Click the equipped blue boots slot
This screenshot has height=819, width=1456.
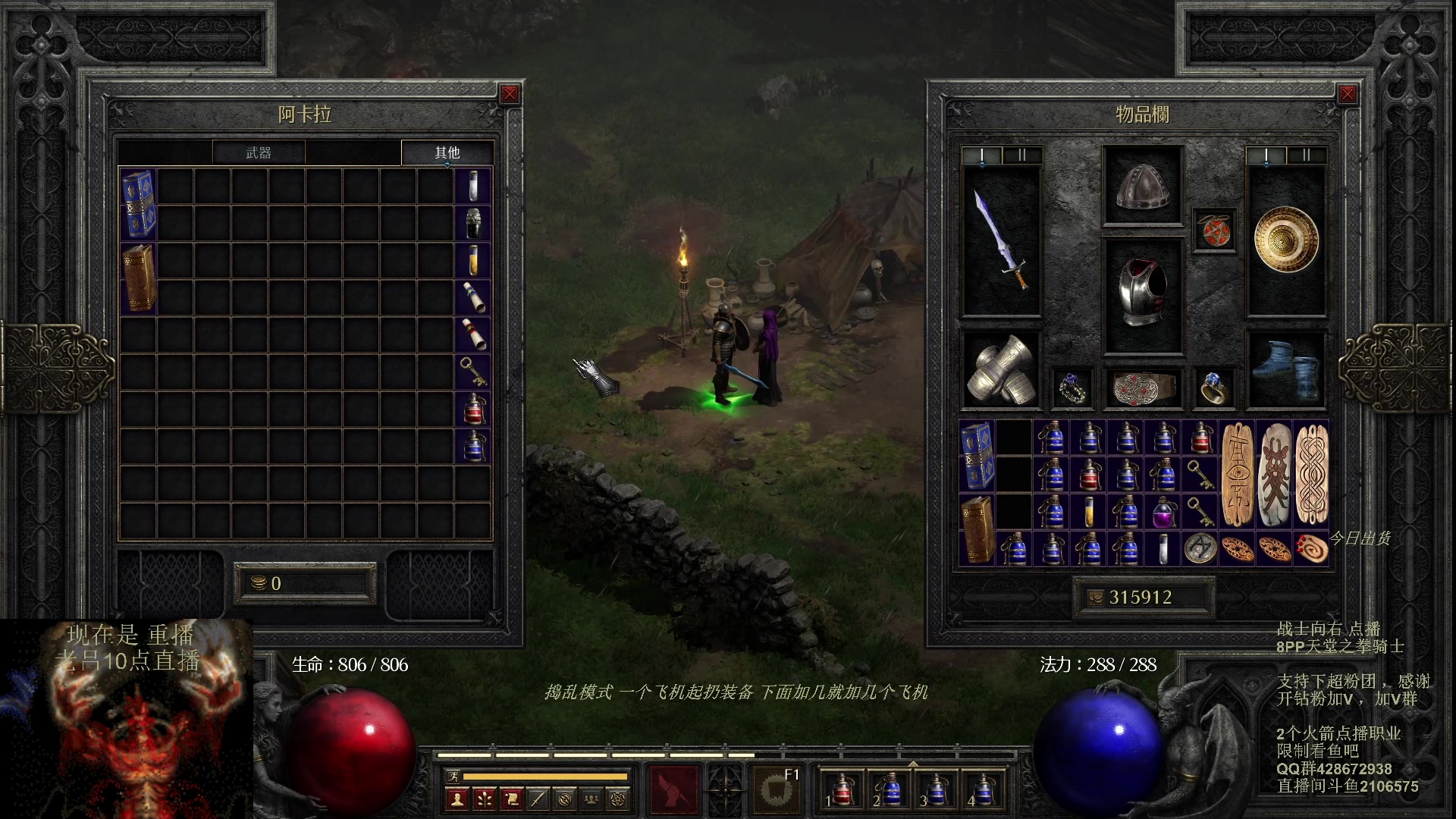click(x=1286, y=370)
